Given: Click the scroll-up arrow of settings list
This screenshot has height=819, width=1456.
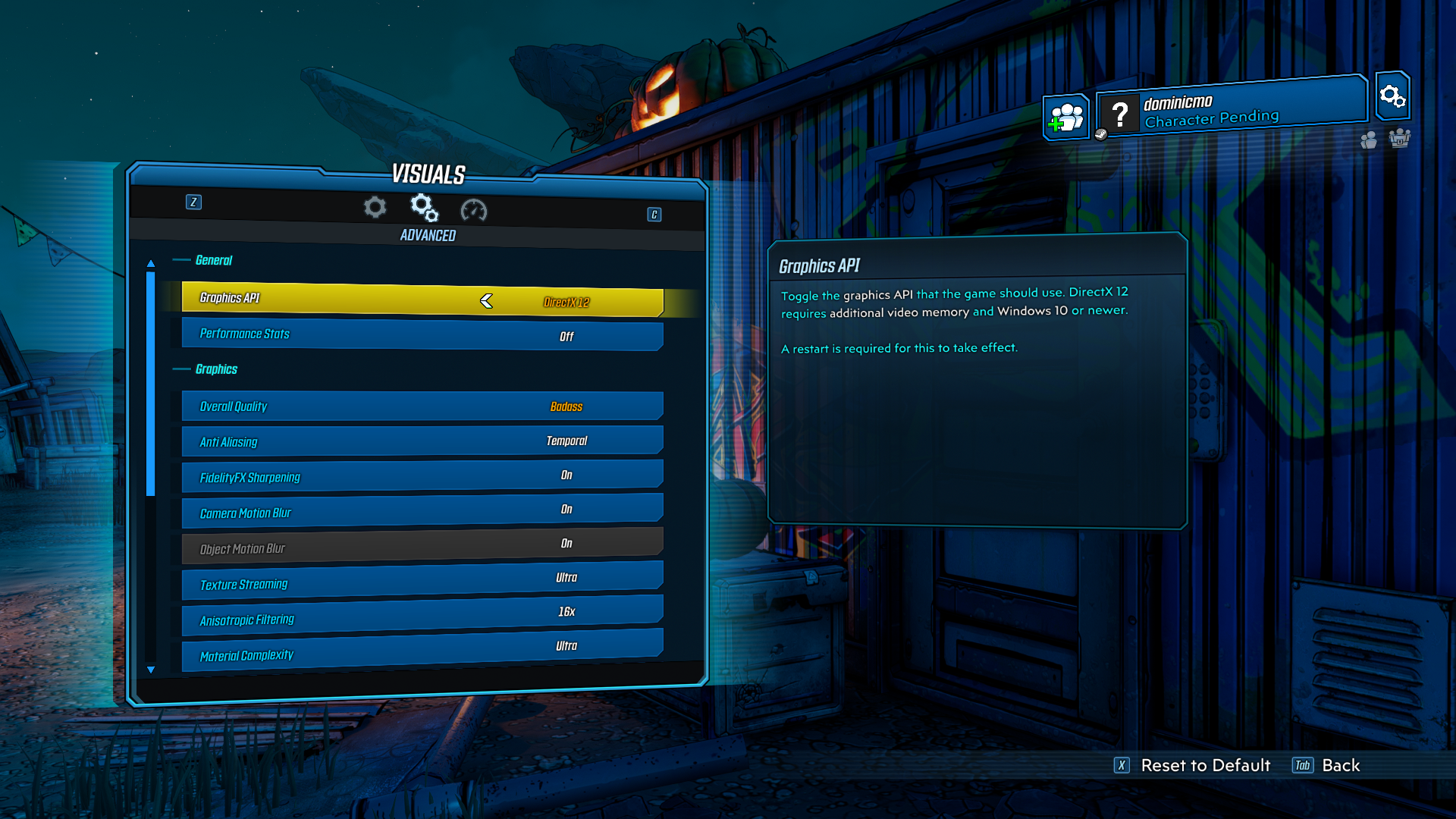Looking at the screenshot, I should (151, 263).
